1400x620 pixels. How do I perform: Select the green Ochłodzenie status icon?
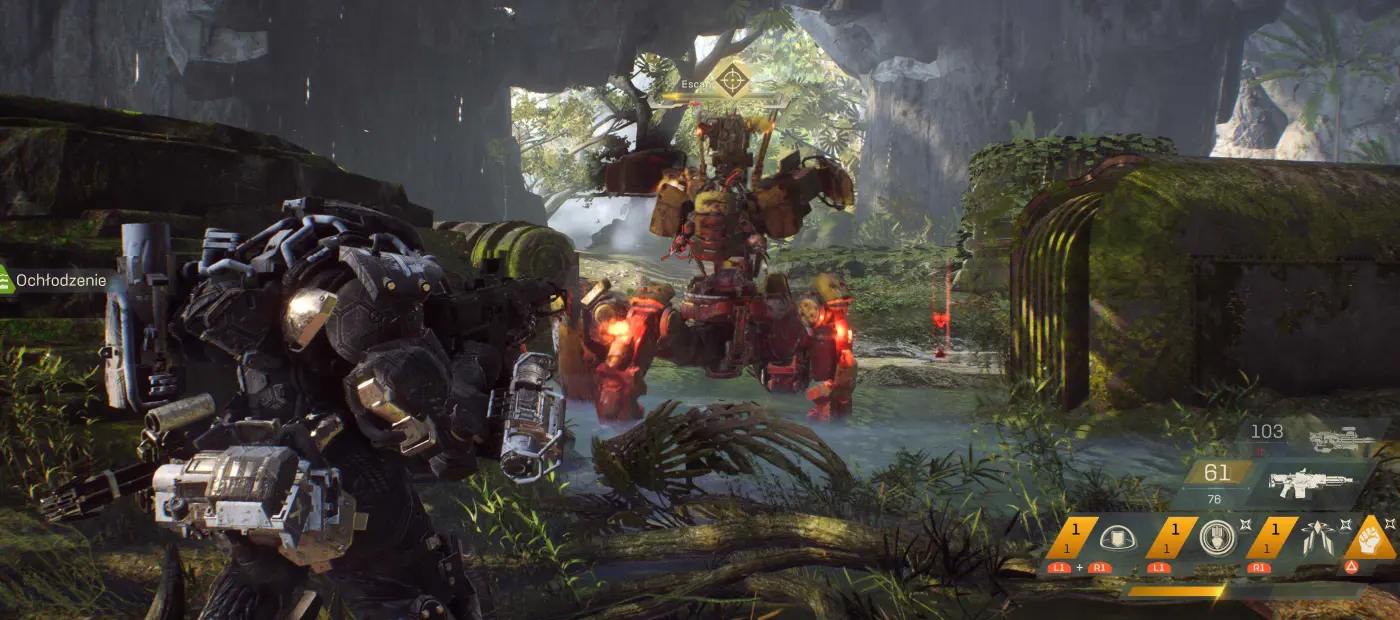tap(5, 281)
